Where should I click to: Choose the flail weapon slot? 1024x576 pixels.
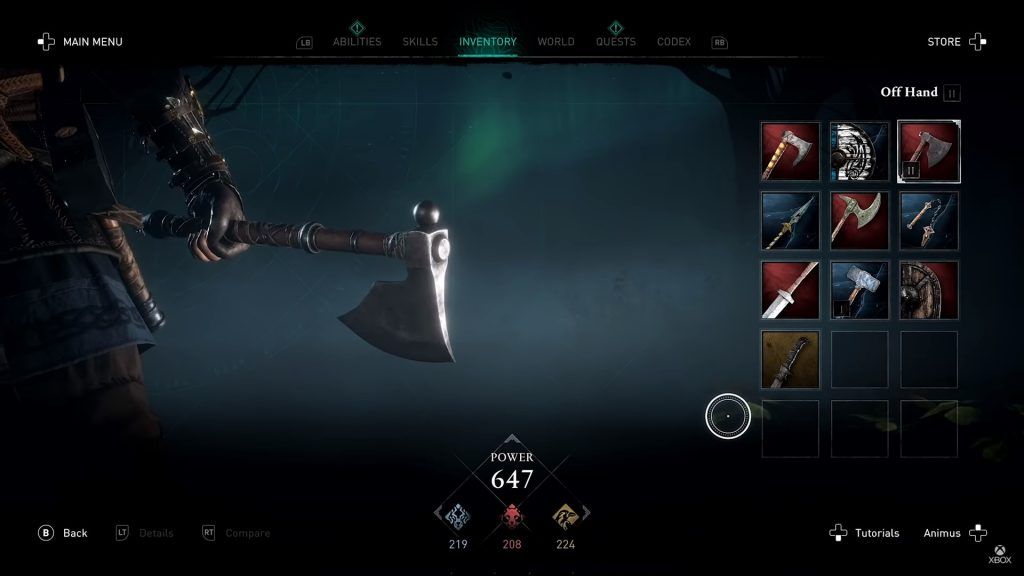tap(929, 221)
